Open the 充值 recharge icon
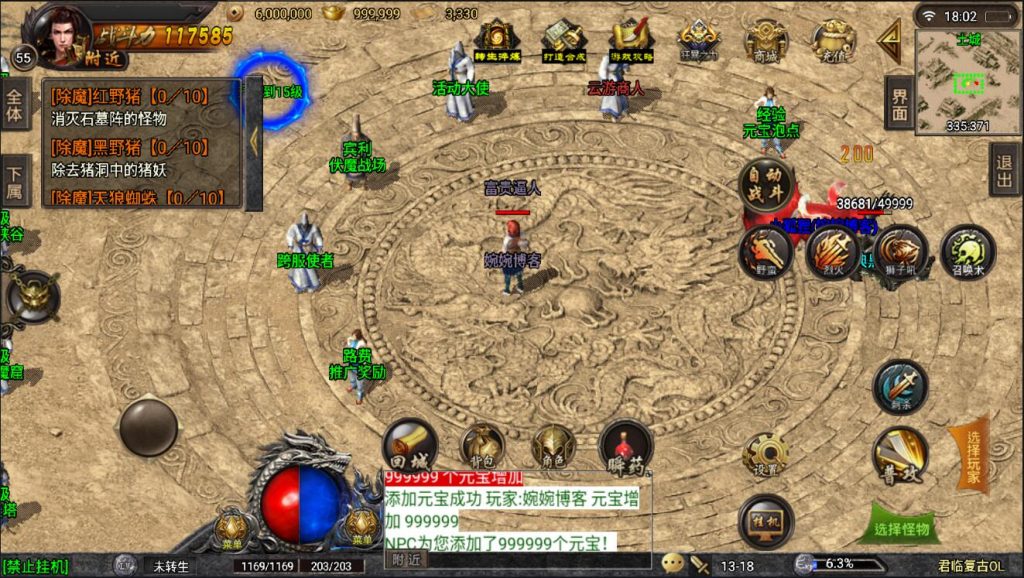 pos(832,42)
